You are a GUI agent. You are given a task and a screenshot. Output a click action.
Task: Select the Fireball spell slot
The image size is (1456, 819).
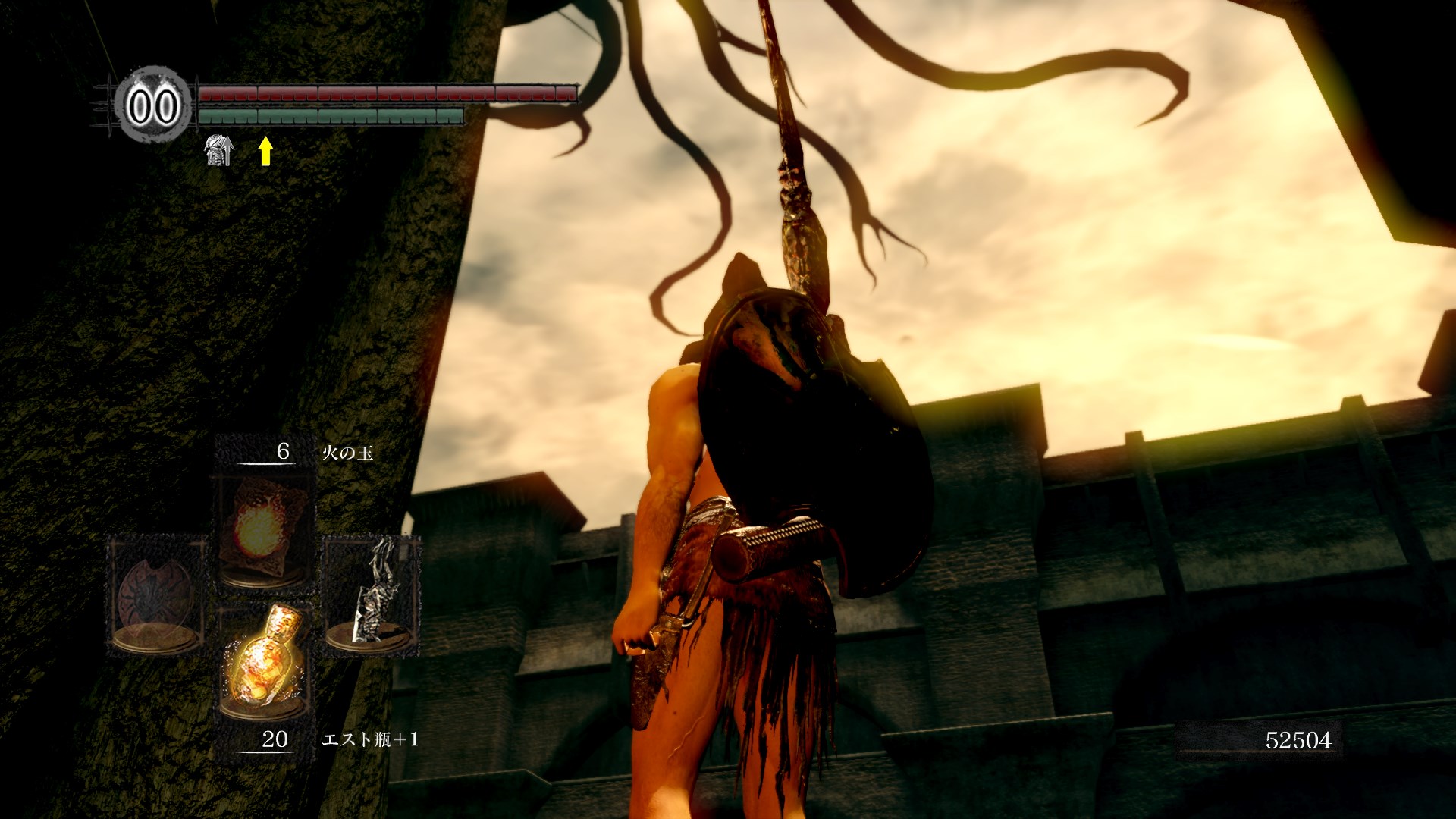[263, 531]
